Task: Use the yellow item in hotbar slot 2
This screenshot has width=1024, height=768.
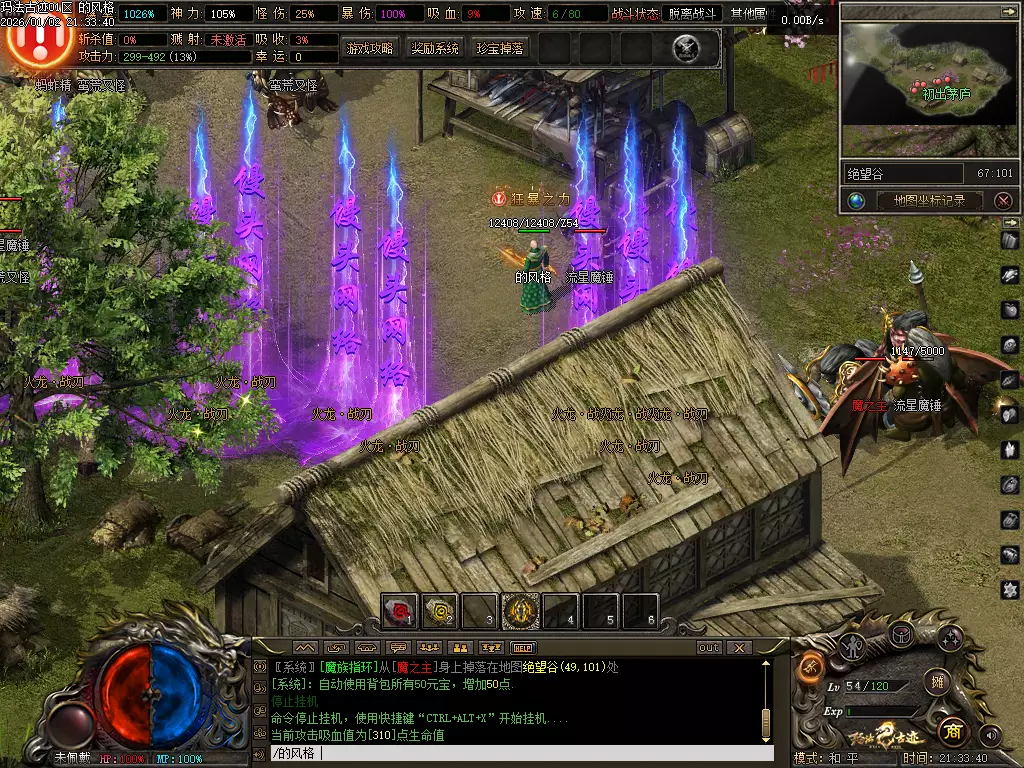Action: click(x=440, y=610)
